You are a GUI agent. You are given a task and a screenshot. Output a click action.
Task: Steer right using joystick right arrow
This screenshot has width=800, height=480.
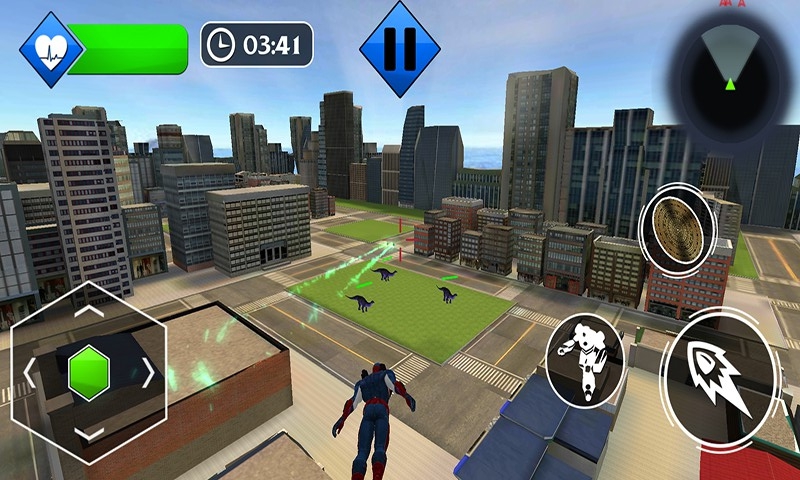point(148,373)
